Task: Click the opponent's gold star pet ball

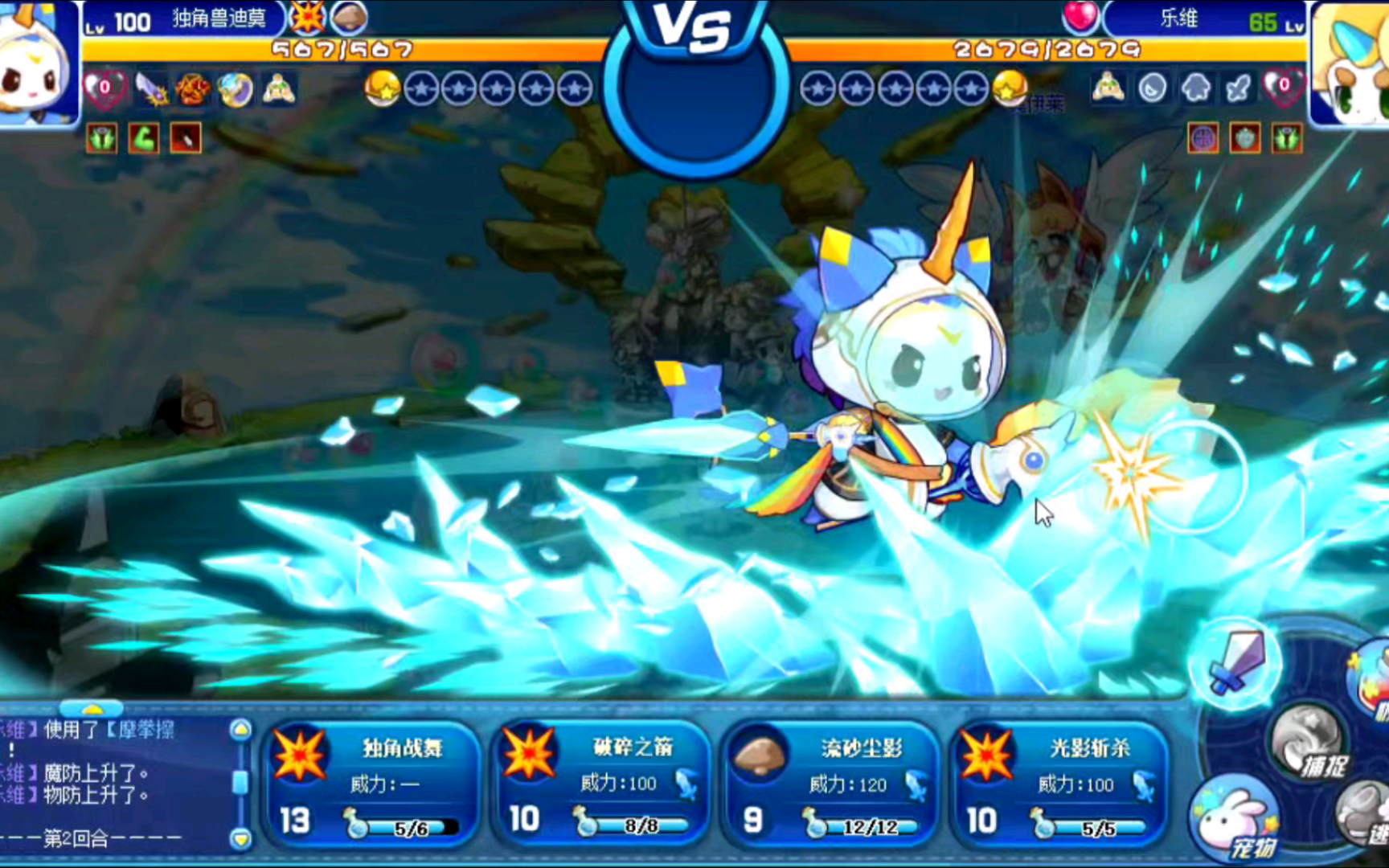Action: pyautogui.click(x=1010, y=88)
